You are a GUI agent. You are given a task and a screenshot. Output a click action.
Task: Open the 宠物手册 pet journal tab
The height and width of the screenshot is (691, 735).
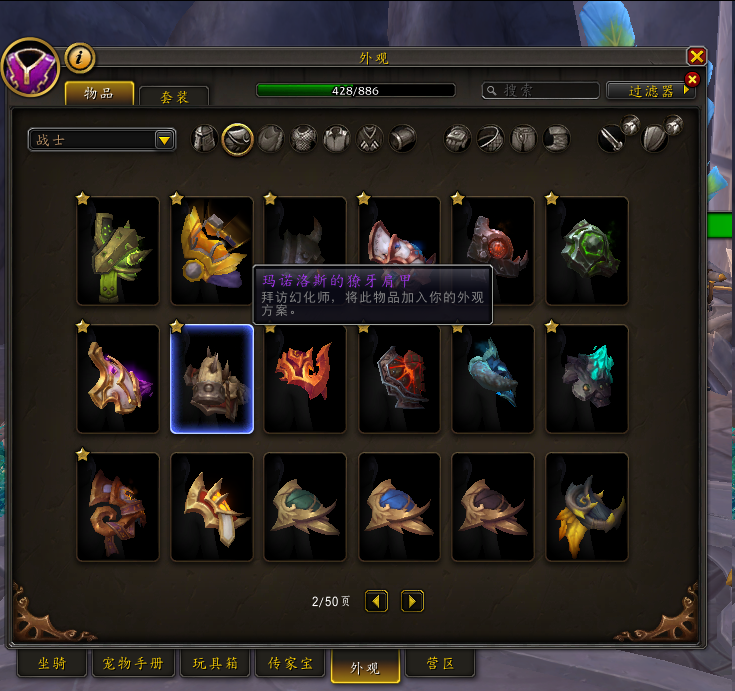click(x=133, y=664)
